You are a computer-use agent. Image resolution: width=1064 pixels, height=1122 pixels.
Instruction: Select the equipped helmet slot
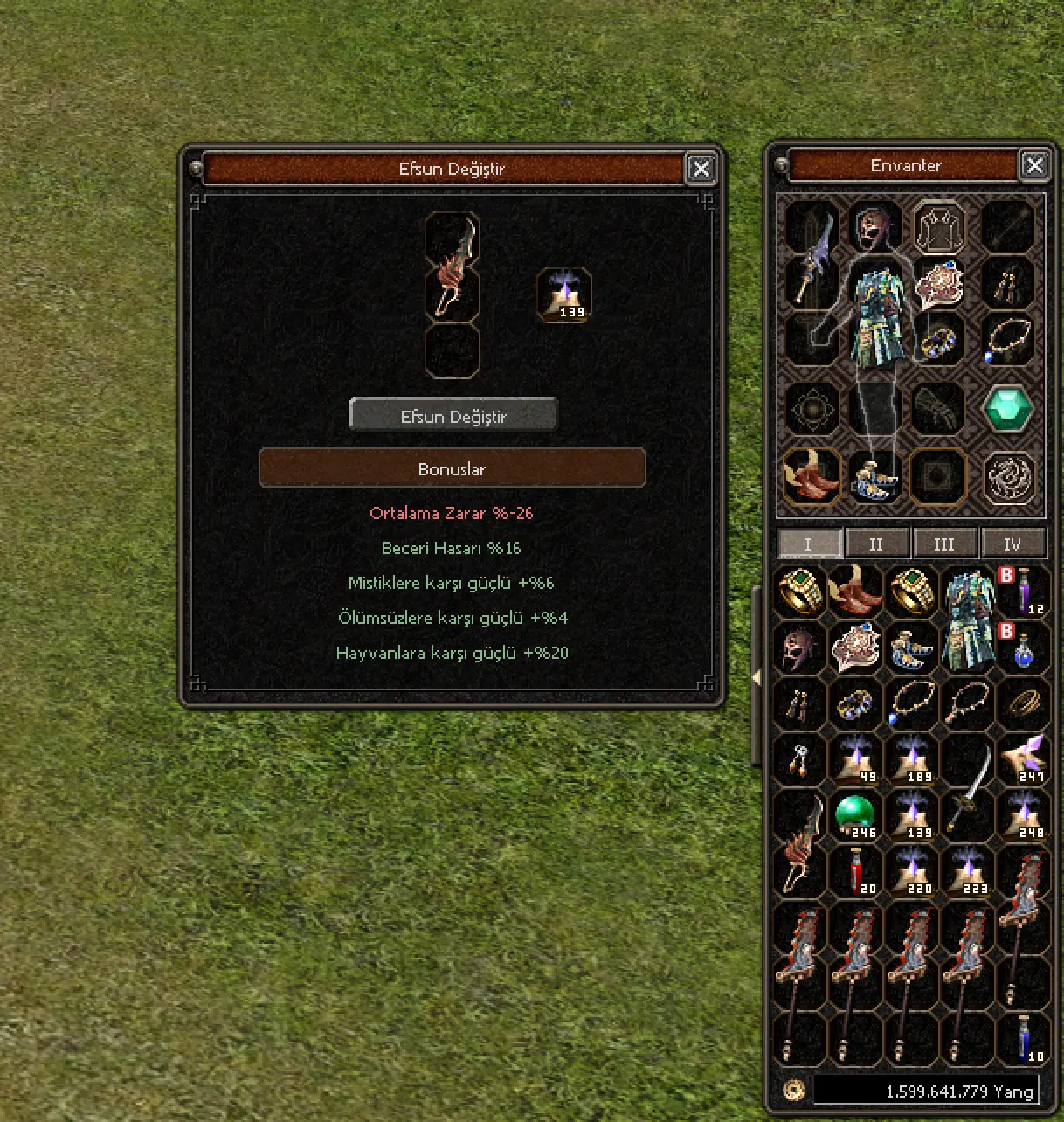[x=874, y=229]
